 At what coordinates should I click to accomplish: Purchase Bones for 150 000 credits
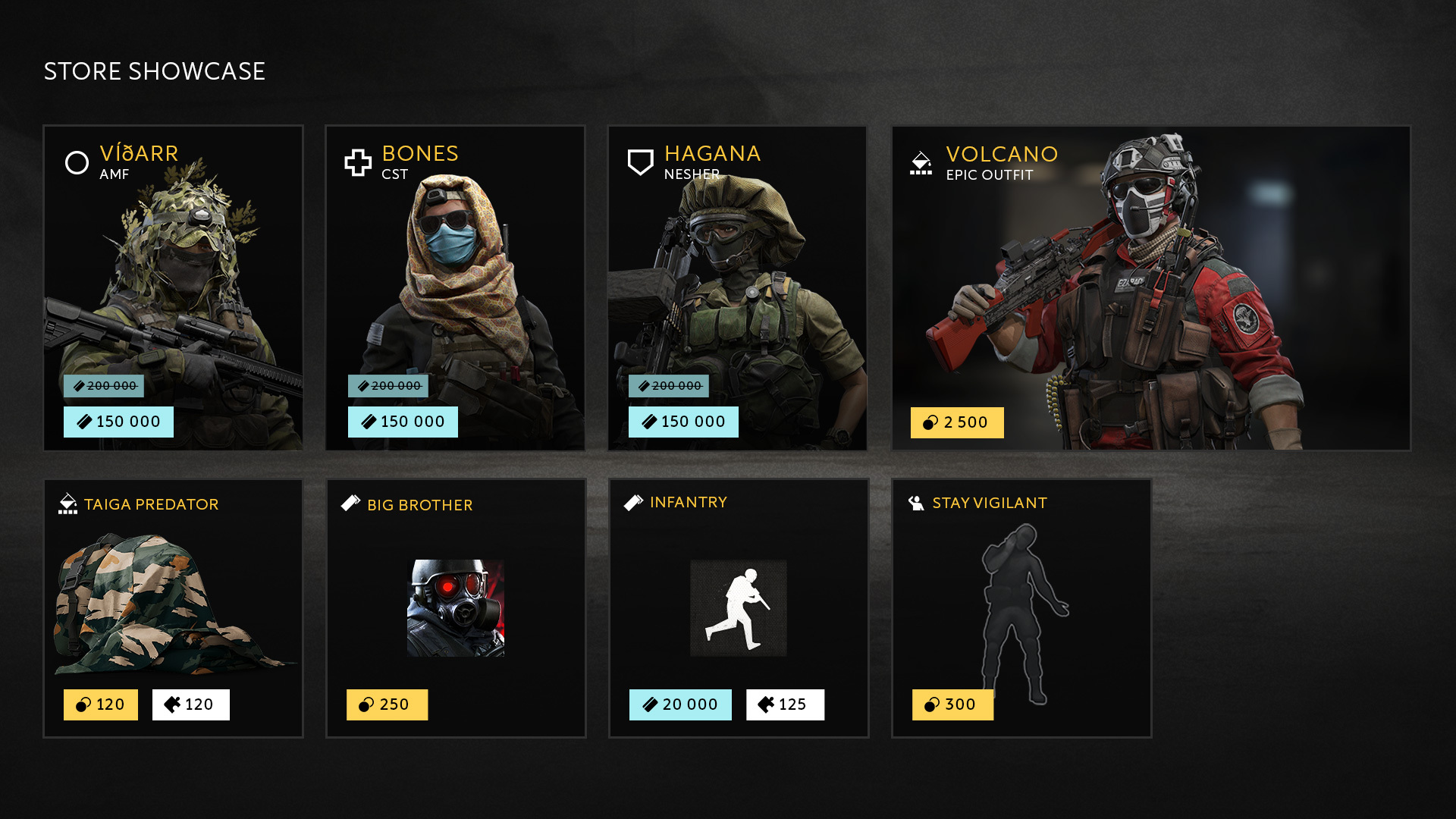click(403, 422)
